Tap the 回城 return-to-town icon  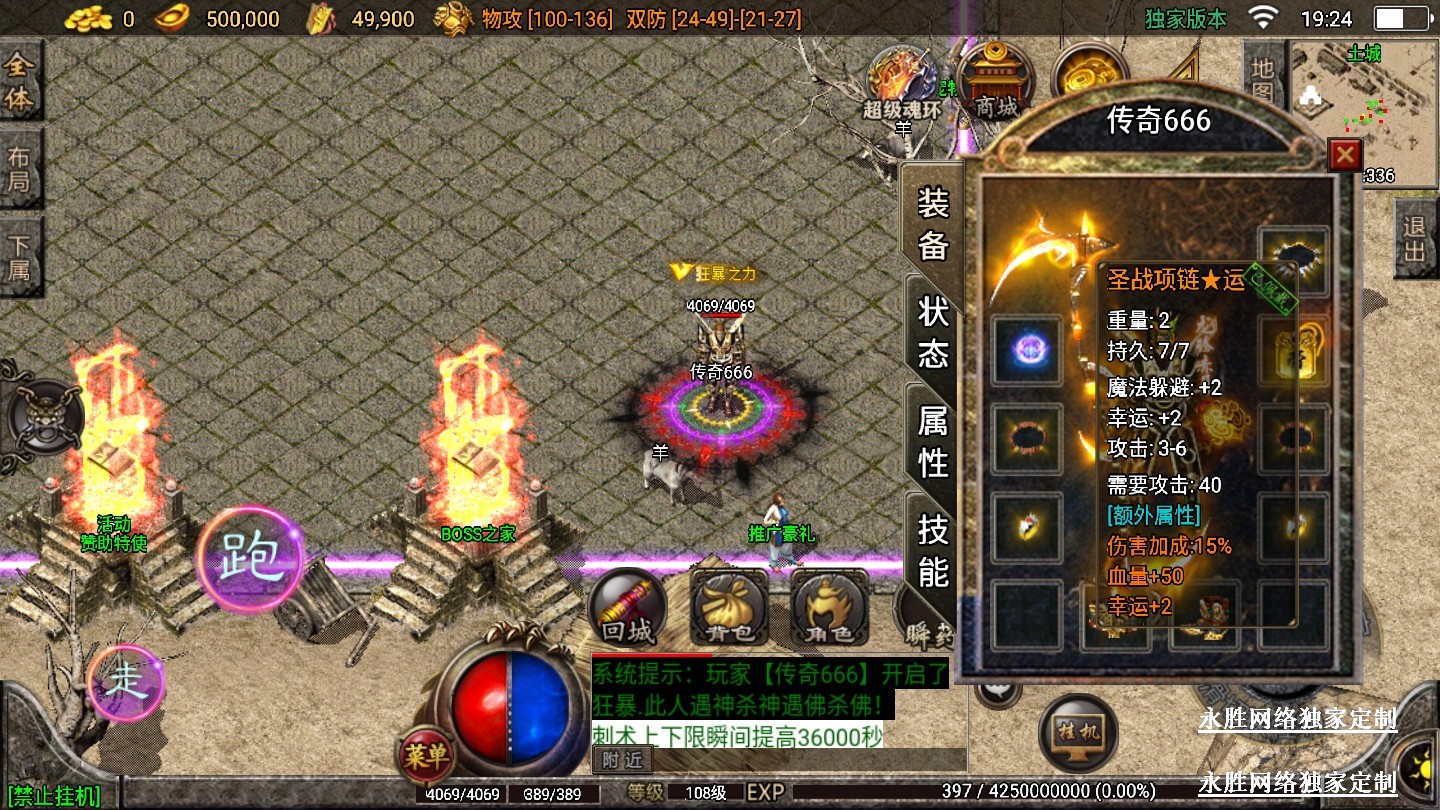tap(627, 607)
